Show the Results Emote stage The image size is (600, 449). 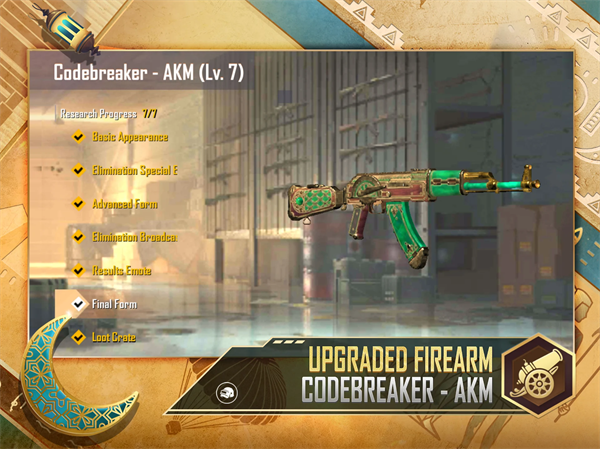[121, 270]
